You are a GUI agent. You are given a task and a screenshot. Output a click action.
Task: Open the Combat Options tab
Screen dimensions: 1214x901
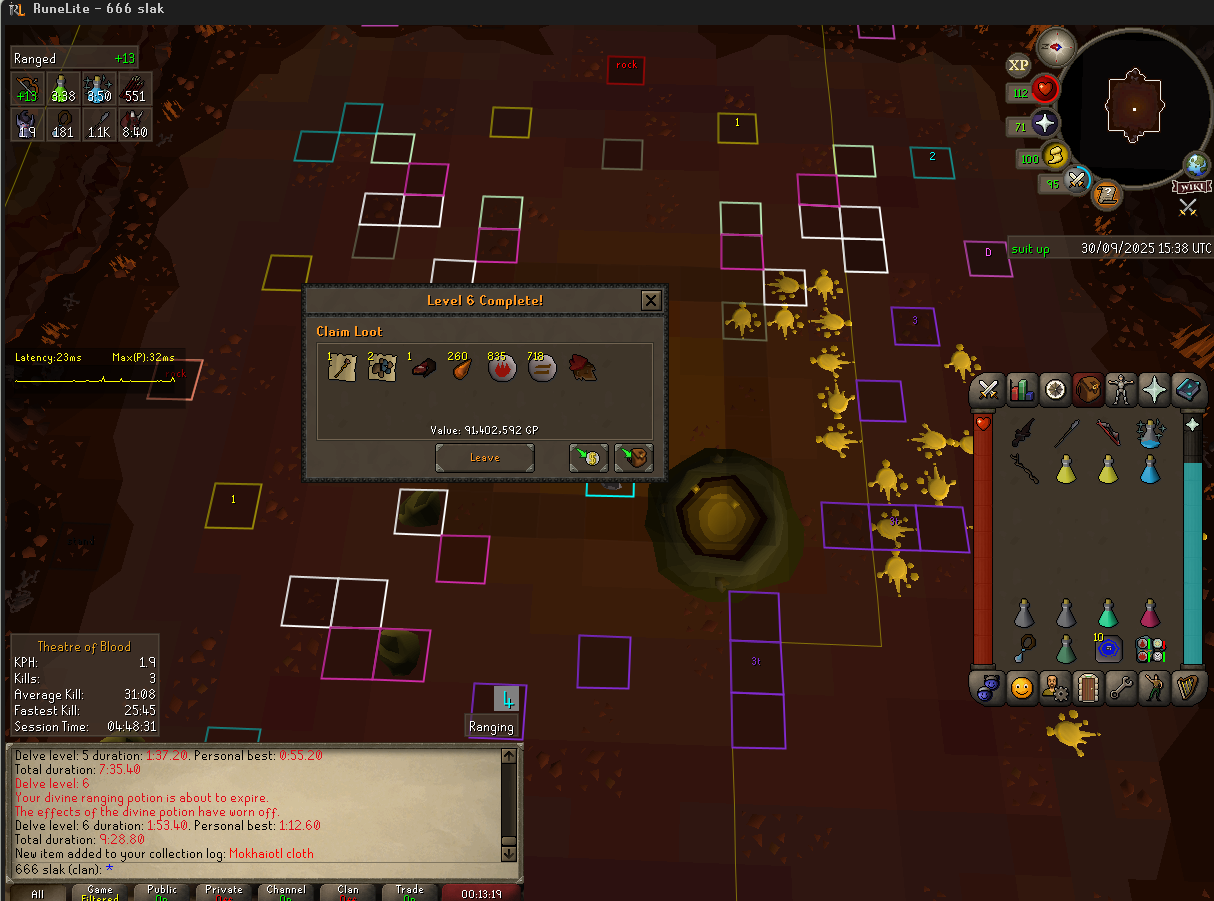990,389
